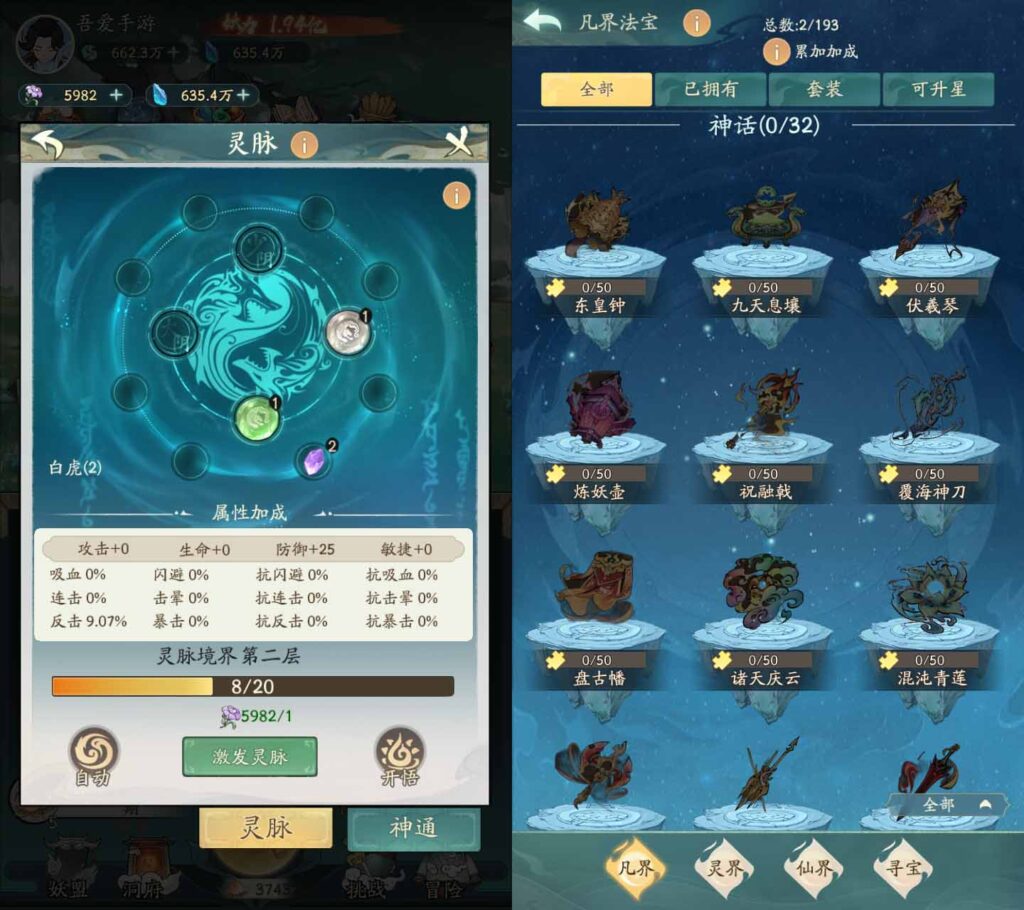
Task: Open the 寻宝 treasure hunt tab
Action: (903, 867)
